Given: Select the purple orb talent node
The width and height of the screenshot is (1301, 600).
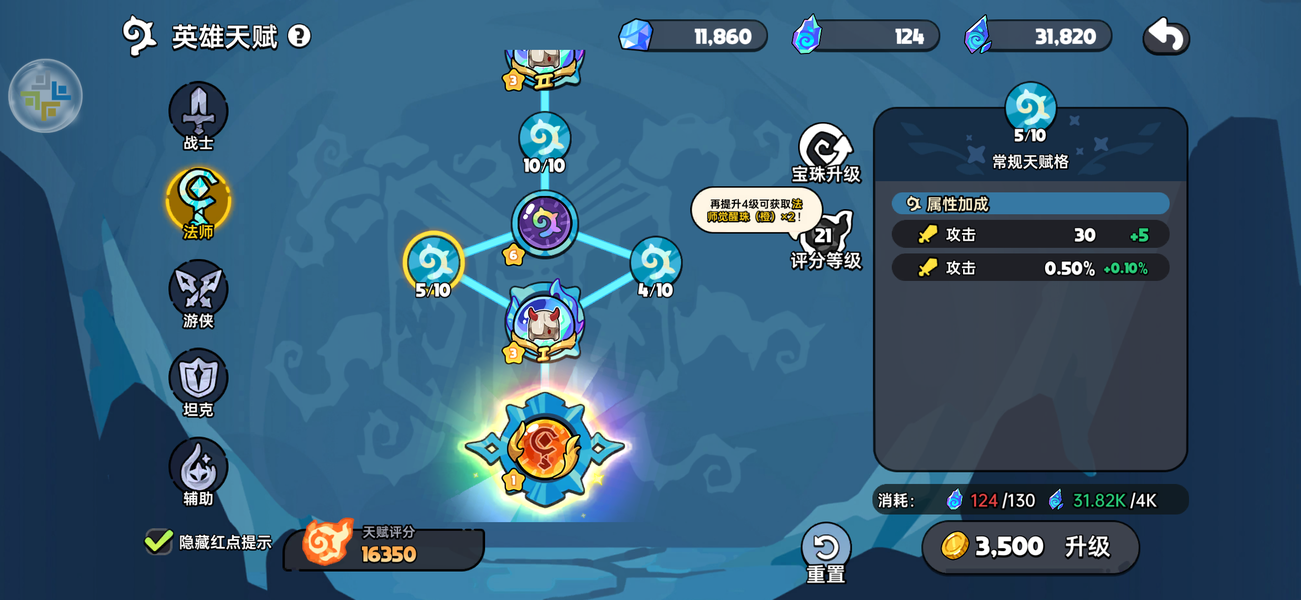Looking at the screenshot, I should [544, 223].
